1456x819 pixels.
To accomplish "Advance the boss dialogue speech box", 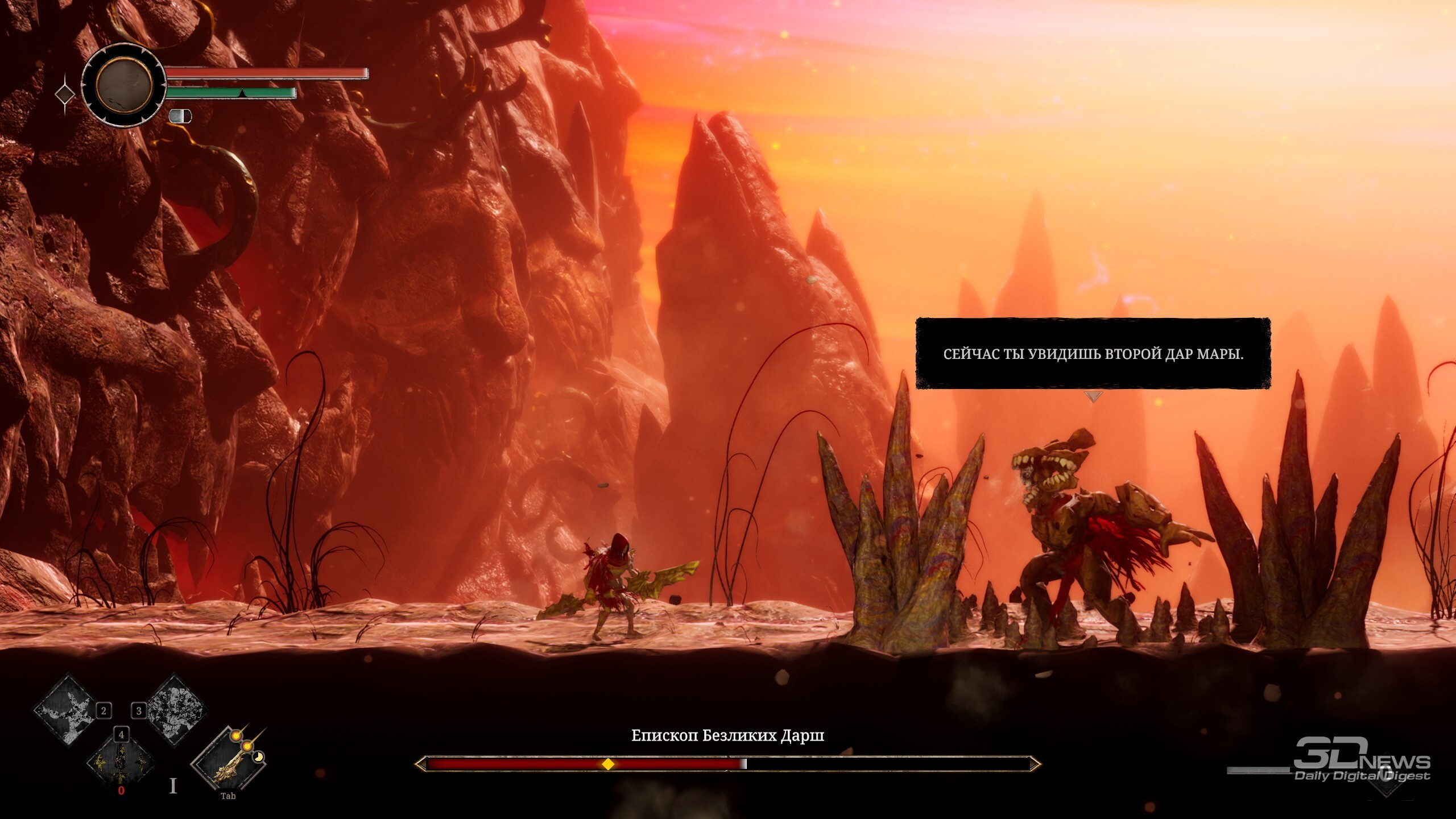I will point(1093,354).
